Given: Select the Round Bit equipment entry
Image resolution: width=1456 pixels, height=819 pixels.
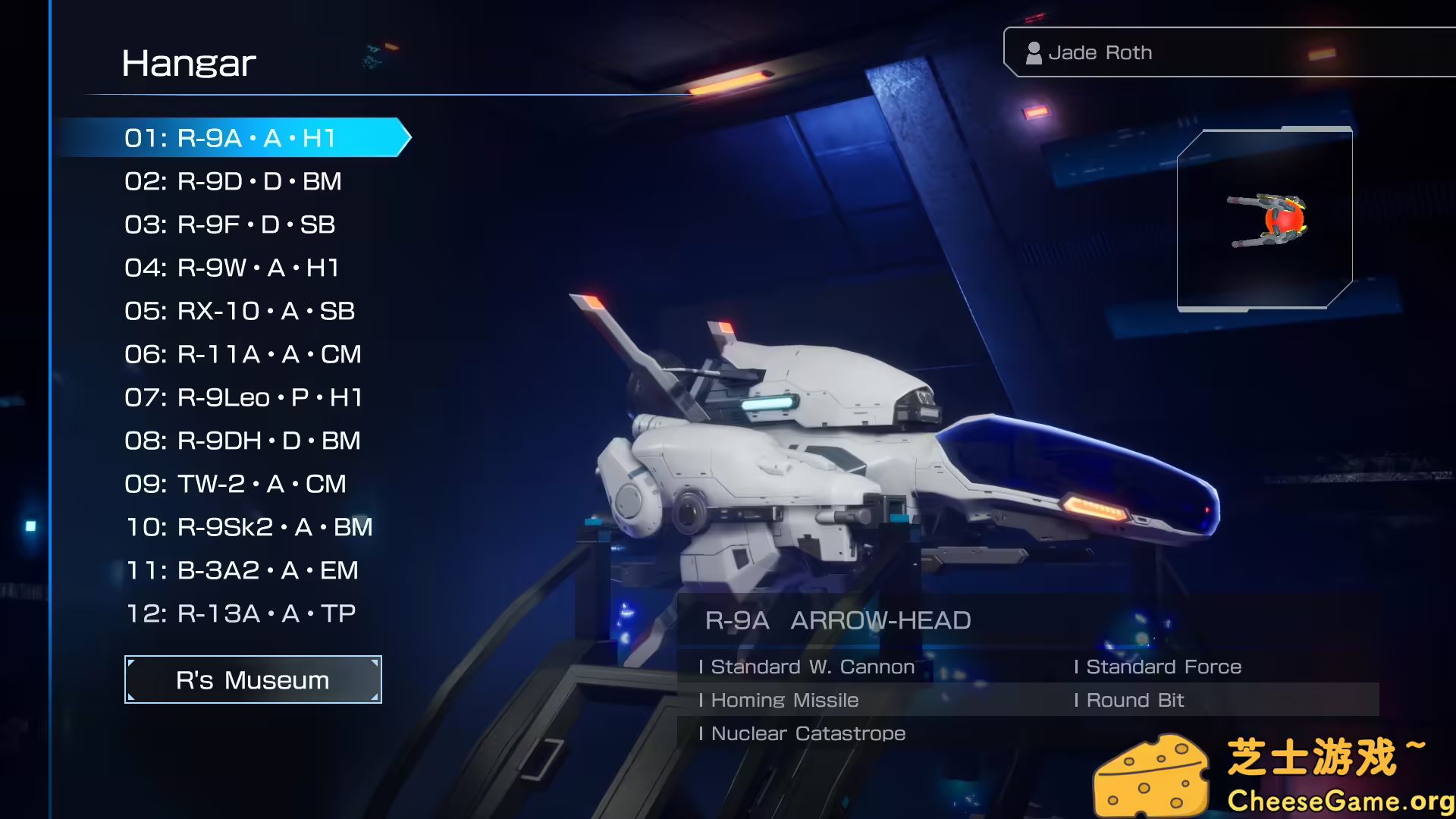Looking at the screenshot, I should click(1130, 700).
